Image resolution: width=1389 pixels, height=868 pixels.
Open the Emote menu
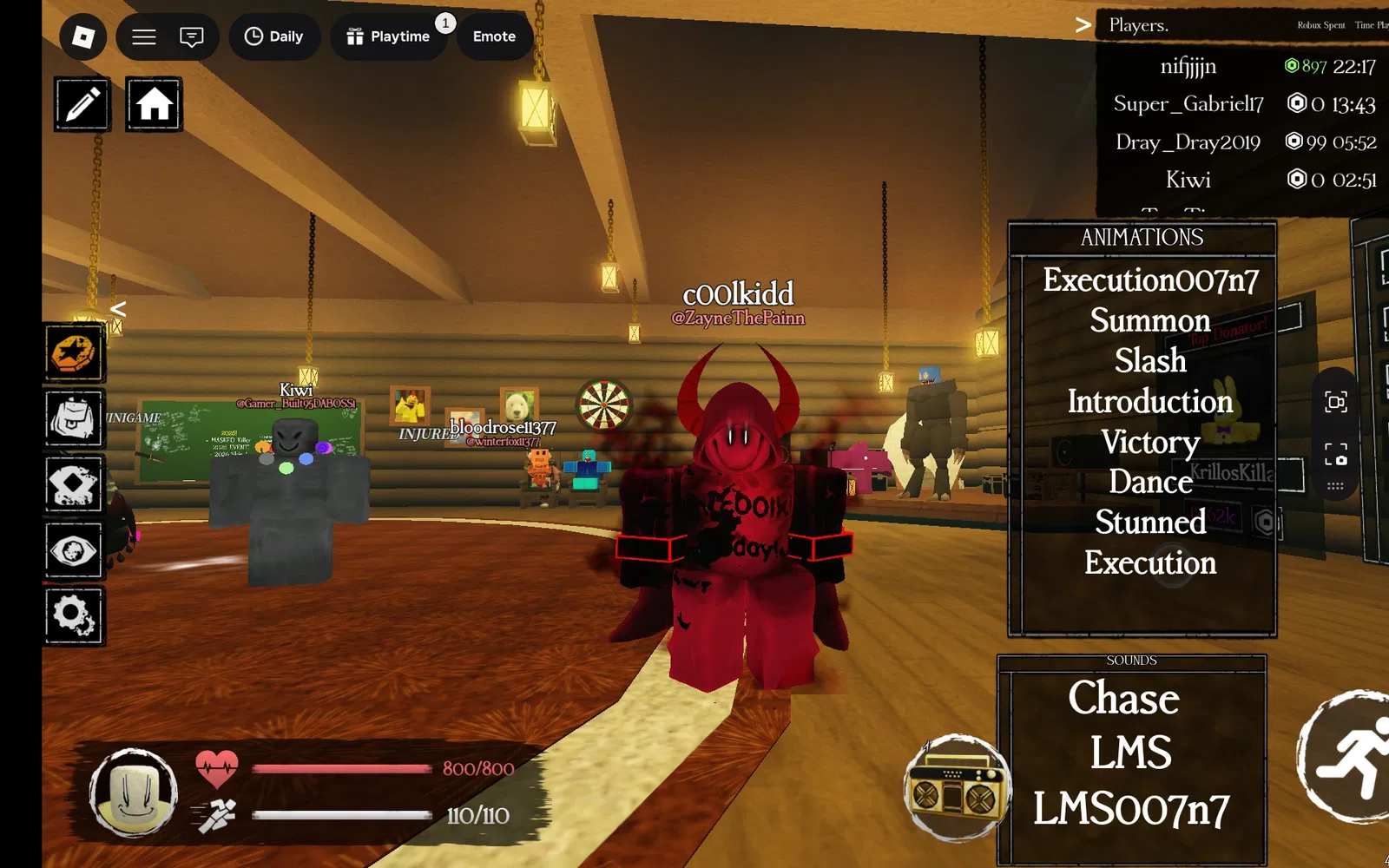tap(494, 36)
